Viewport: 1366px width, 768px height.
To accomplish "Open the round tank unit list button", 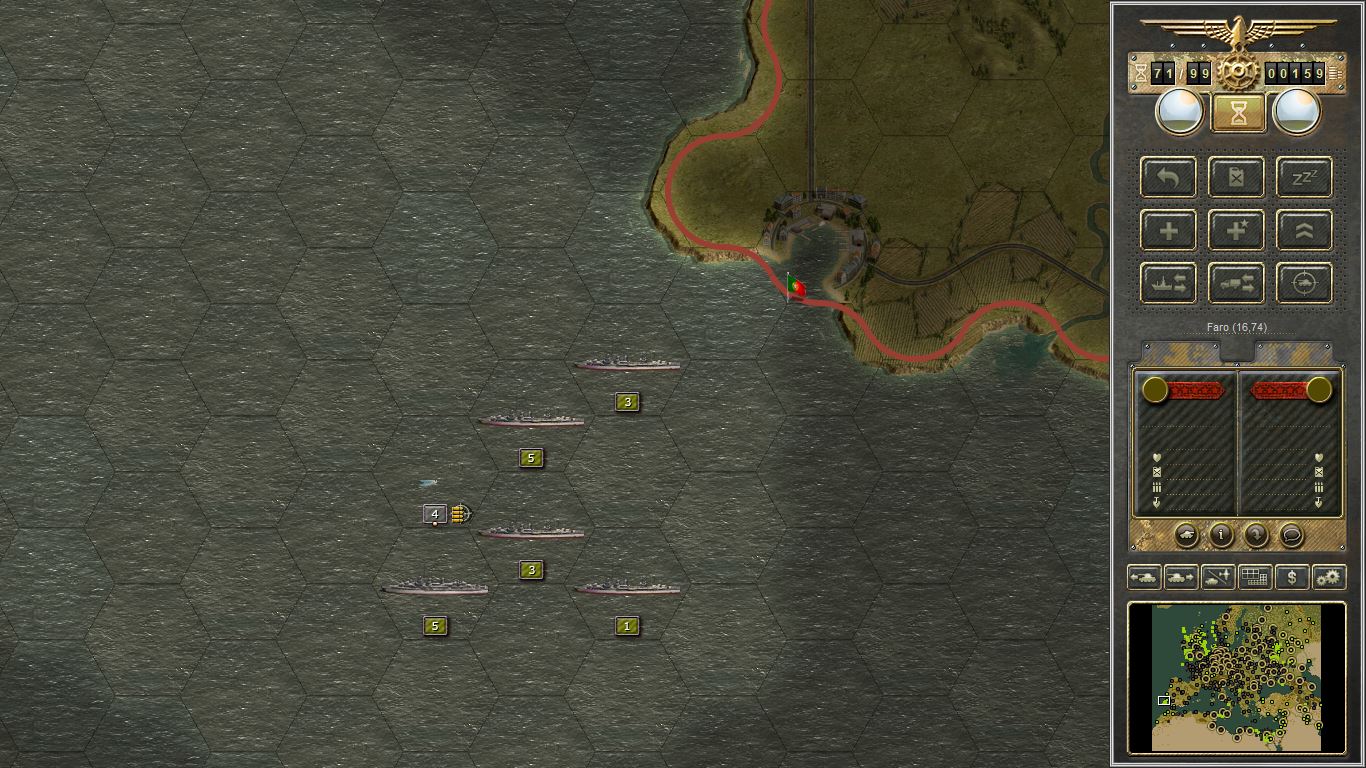I will coord(1186,535).
